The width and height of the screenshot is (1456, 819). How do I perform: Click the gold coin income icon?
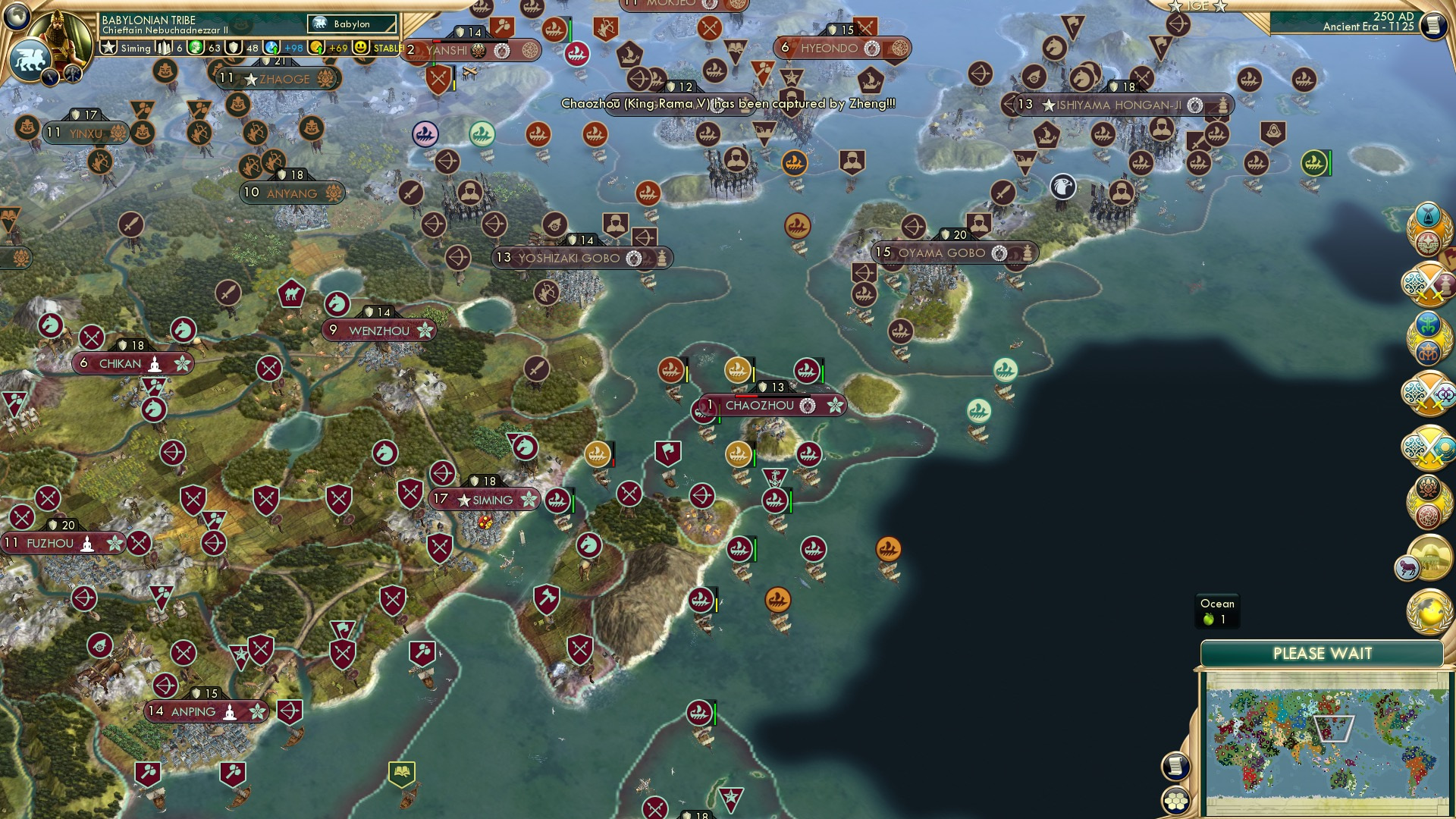[x=316, y=47]
